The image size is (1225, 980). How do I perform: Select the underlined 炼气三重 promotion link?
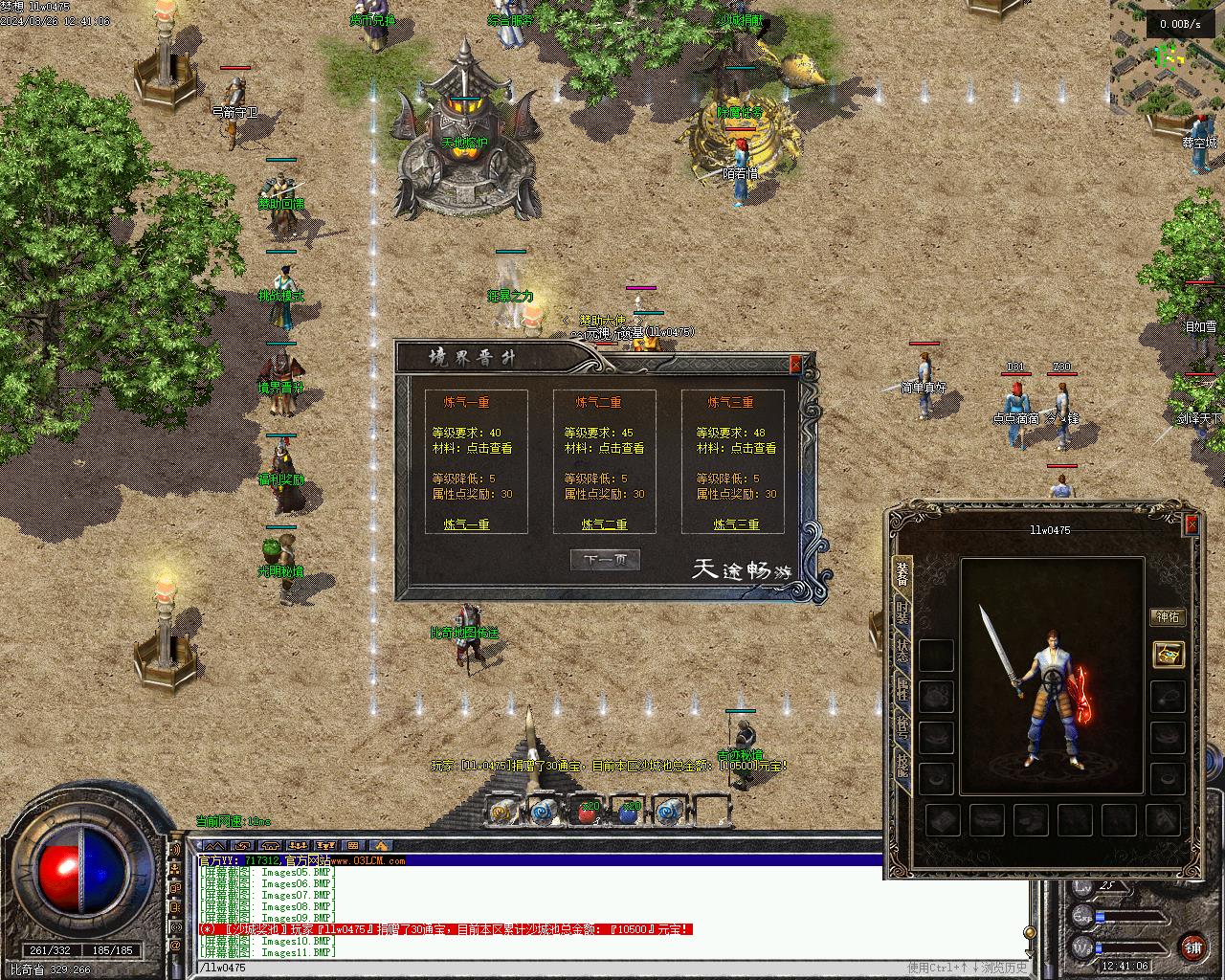[x=736, y=524]
